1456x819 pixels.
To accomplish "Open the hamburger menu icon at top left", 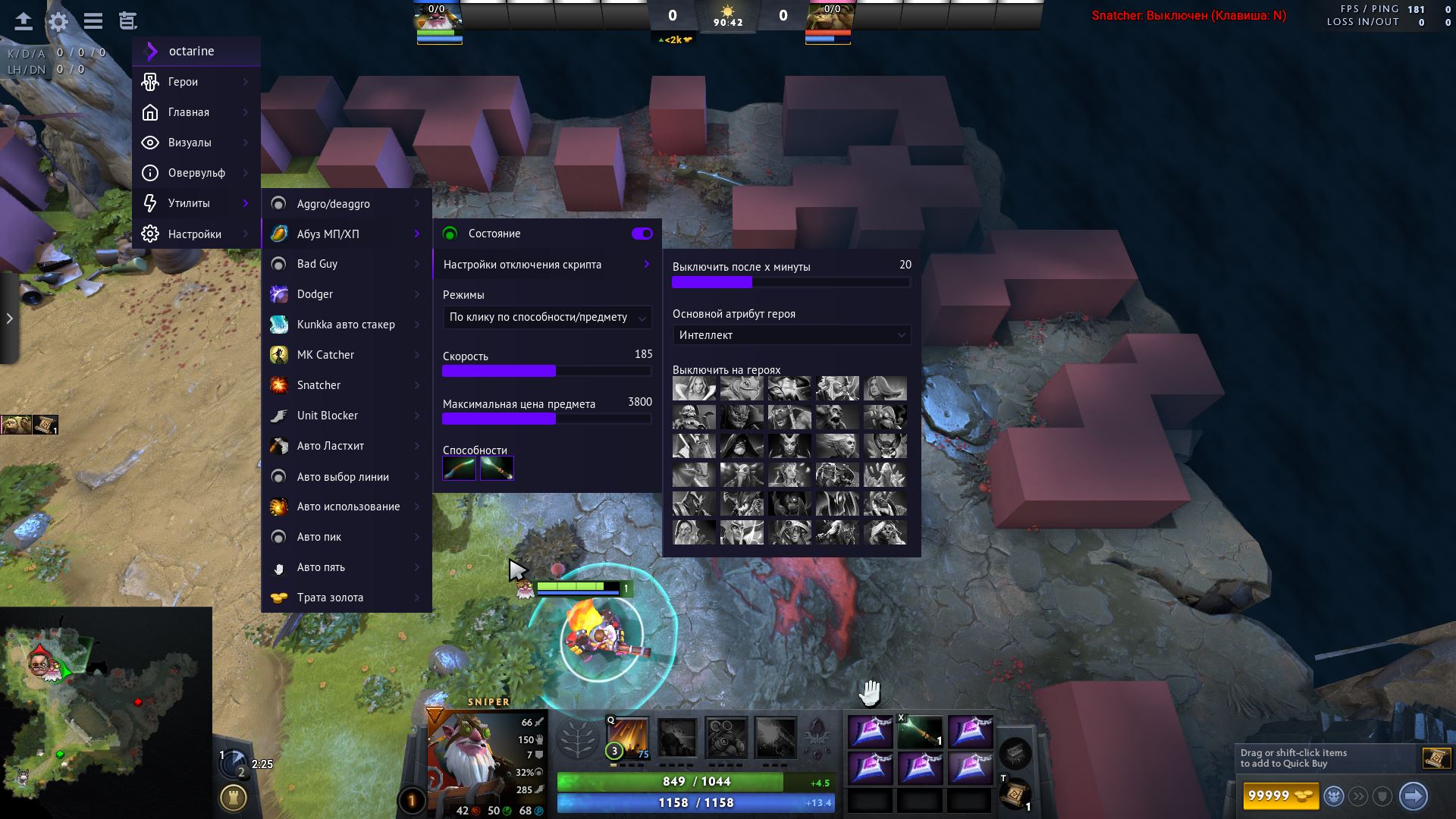I will tap(93, 21).
